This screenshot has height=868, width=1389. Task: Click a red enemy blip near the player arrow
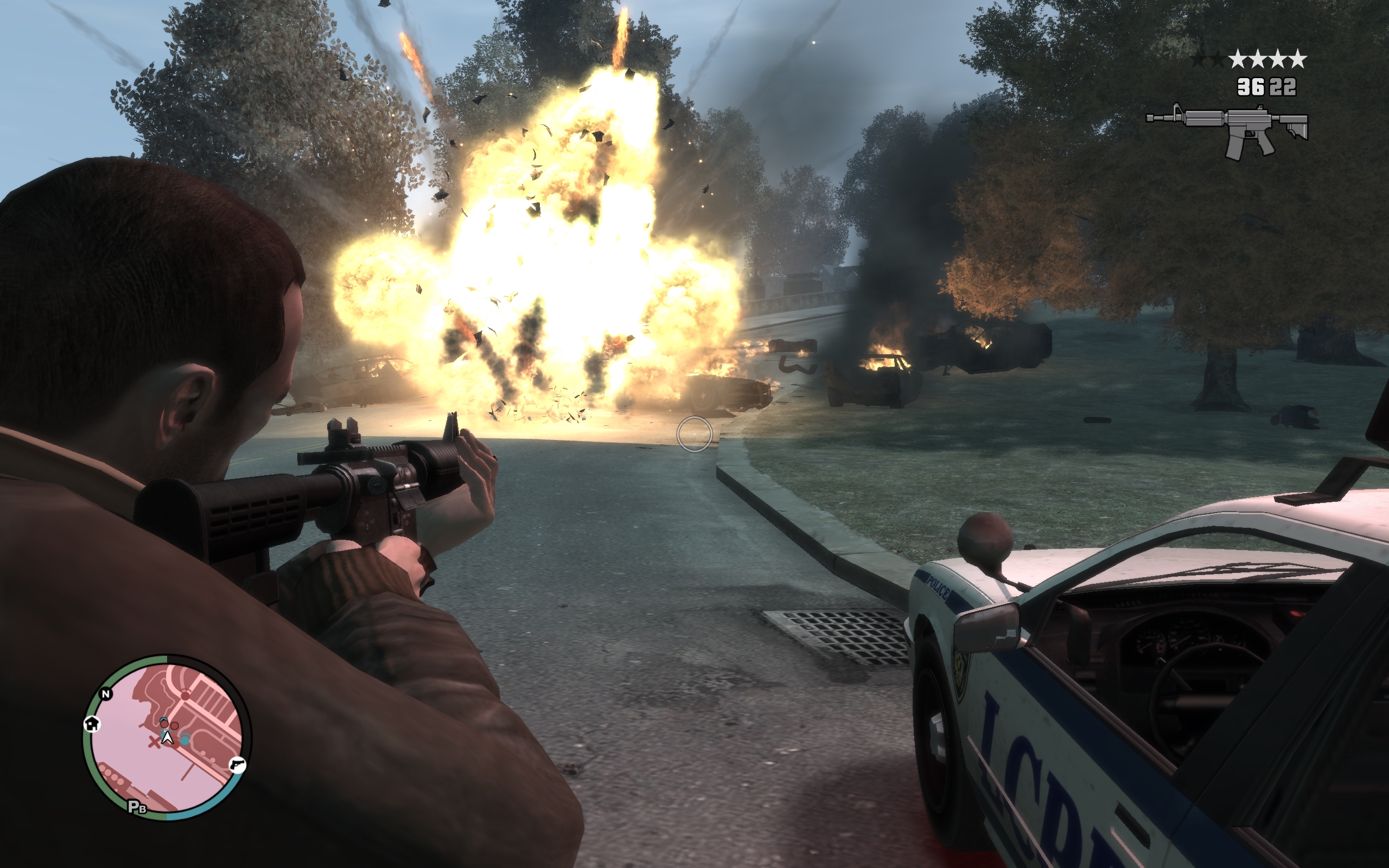165,724
